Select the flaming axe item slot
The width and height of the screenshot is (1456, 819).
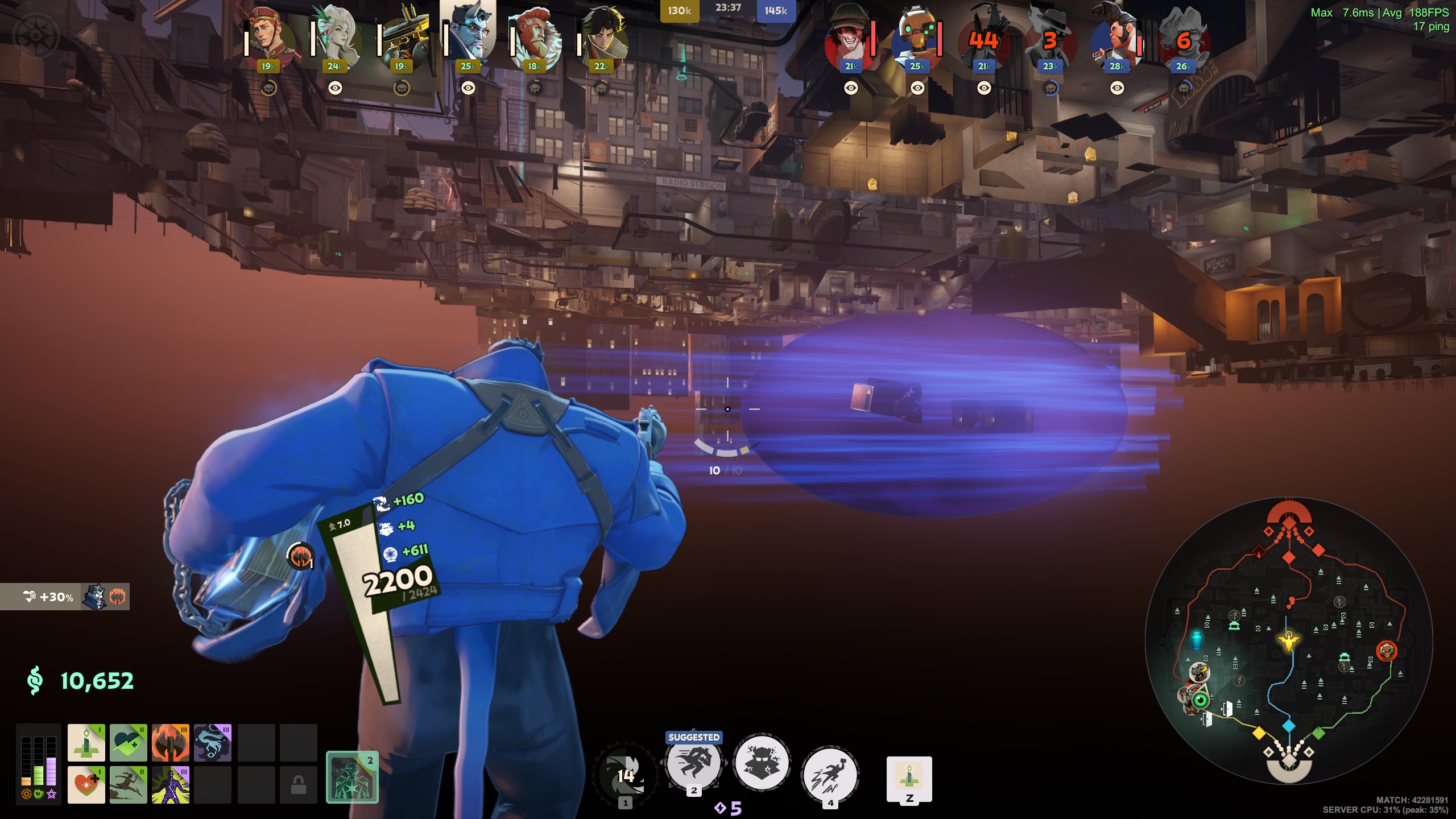point(171,743)
